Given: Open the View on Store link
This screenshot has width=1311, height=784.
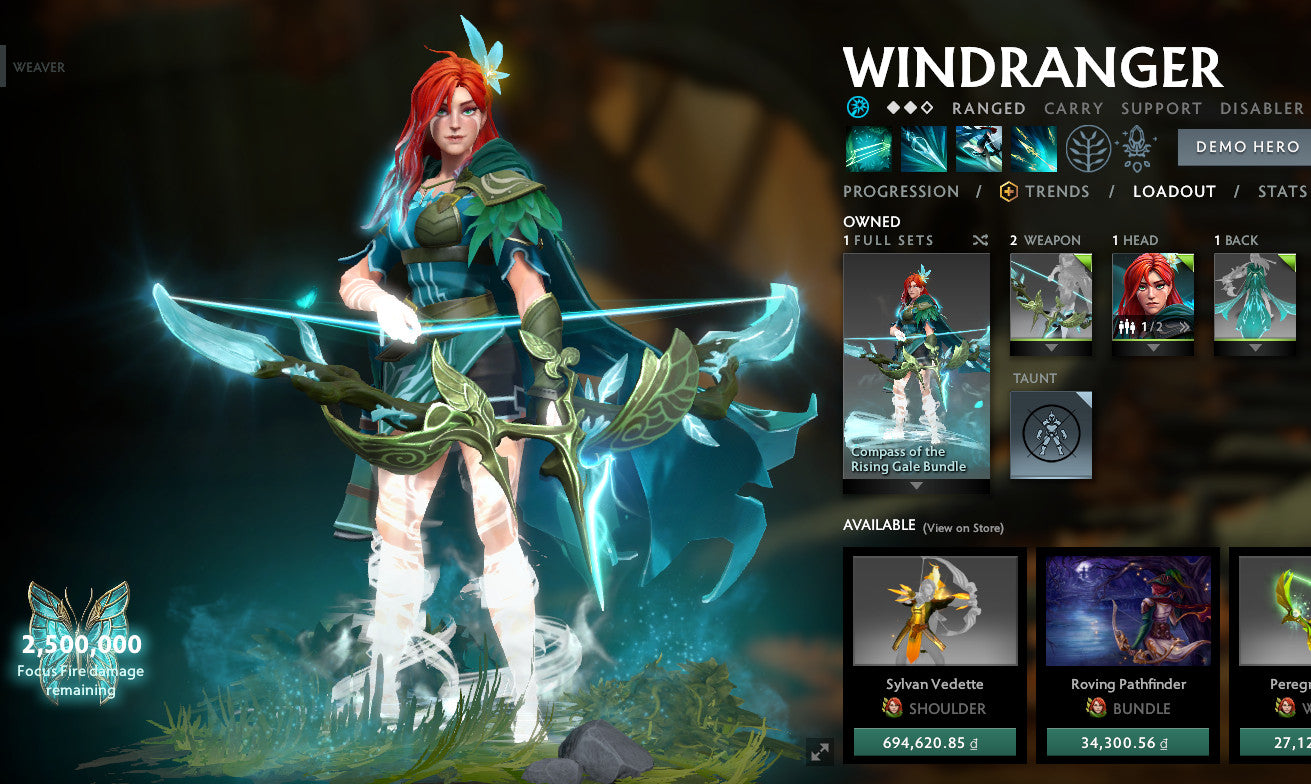Looking at the screenshot, I should click(x=966, y=525).
